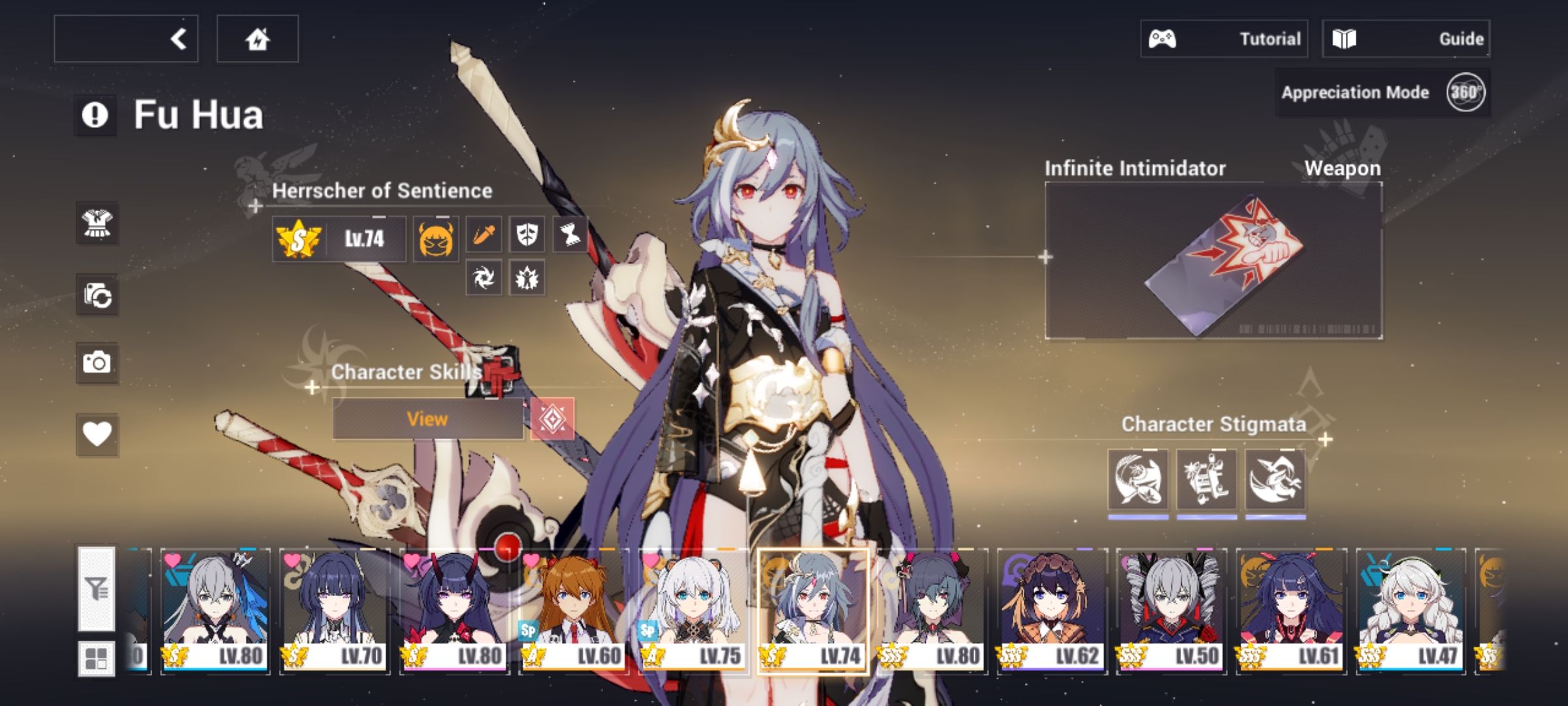Viewport: 1568px width, 706px height.
Task: Open the Guide menu at top right
Action: 1405,38
